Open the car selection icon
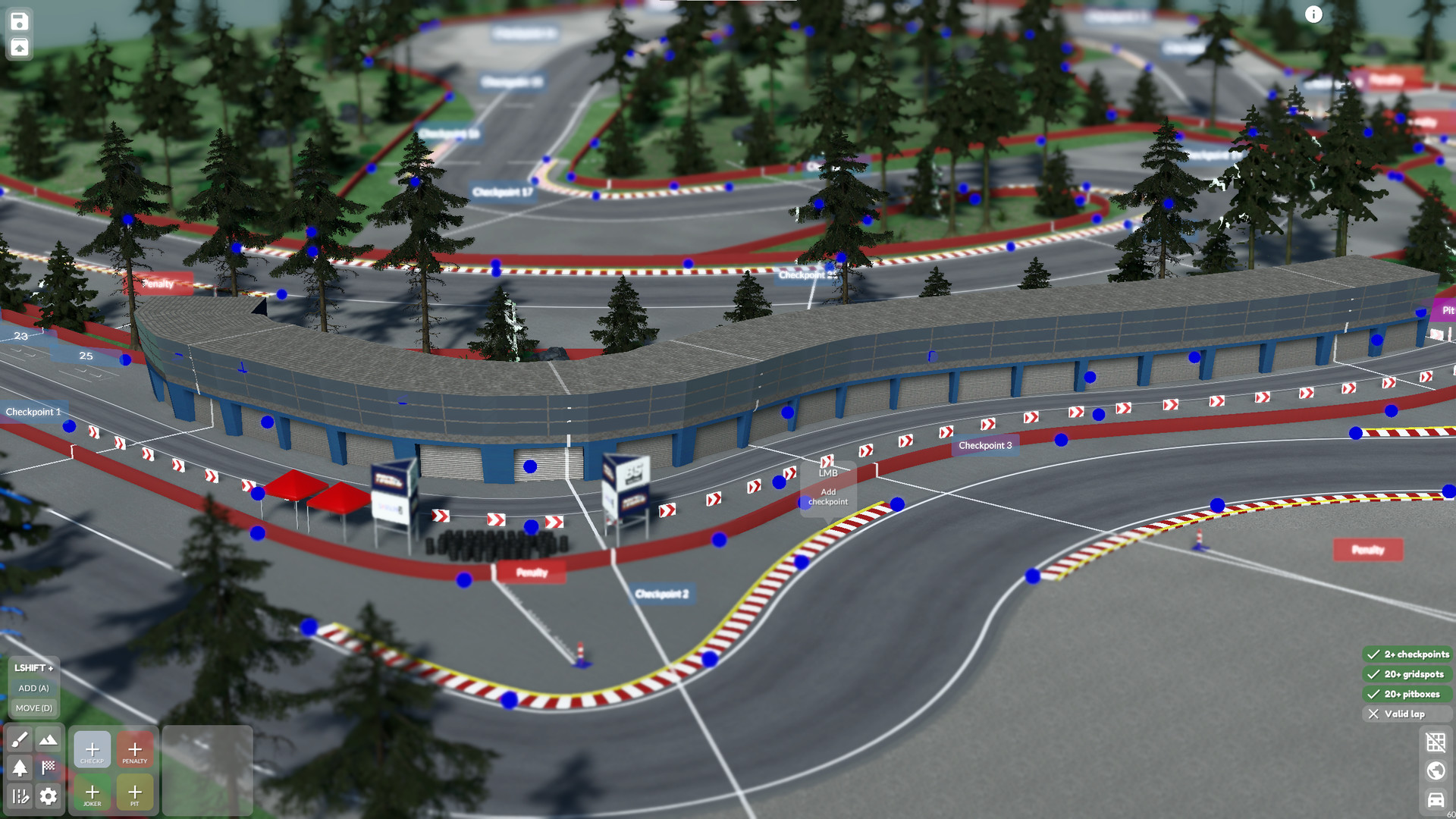The height and width of the screenshot is (819, 1456). 1436,800
